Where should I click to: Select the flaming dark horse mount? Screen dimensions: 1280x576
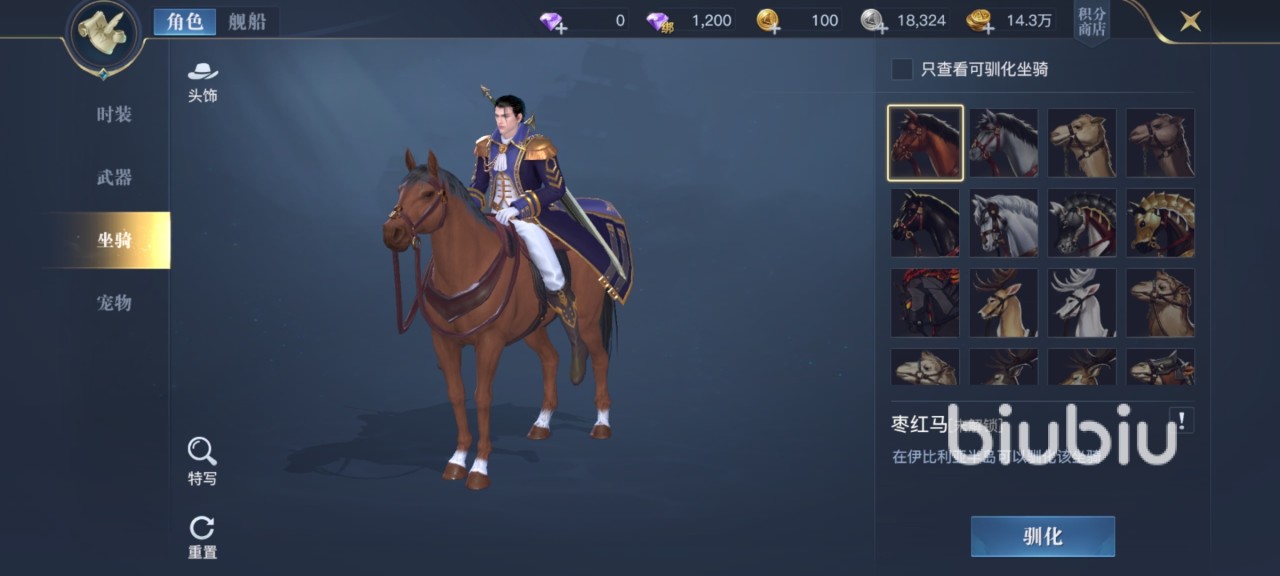pyautogui.click(x=925, y=302)
